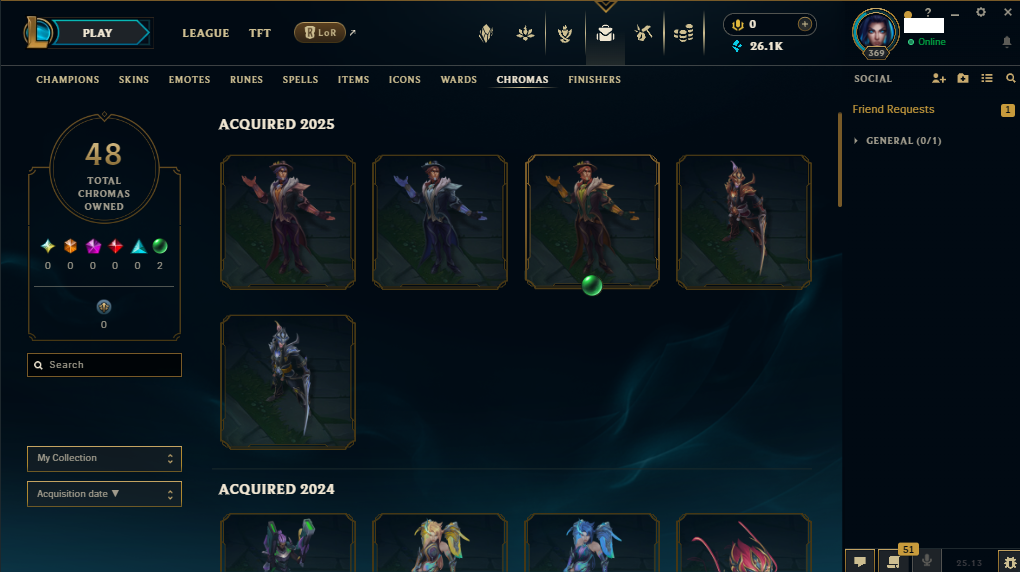Image resolution: width=1020 pixels, height=572 pixels.
Task: Show the Wards collection tab
Action: pyautogui.click(x=459, y=80)
